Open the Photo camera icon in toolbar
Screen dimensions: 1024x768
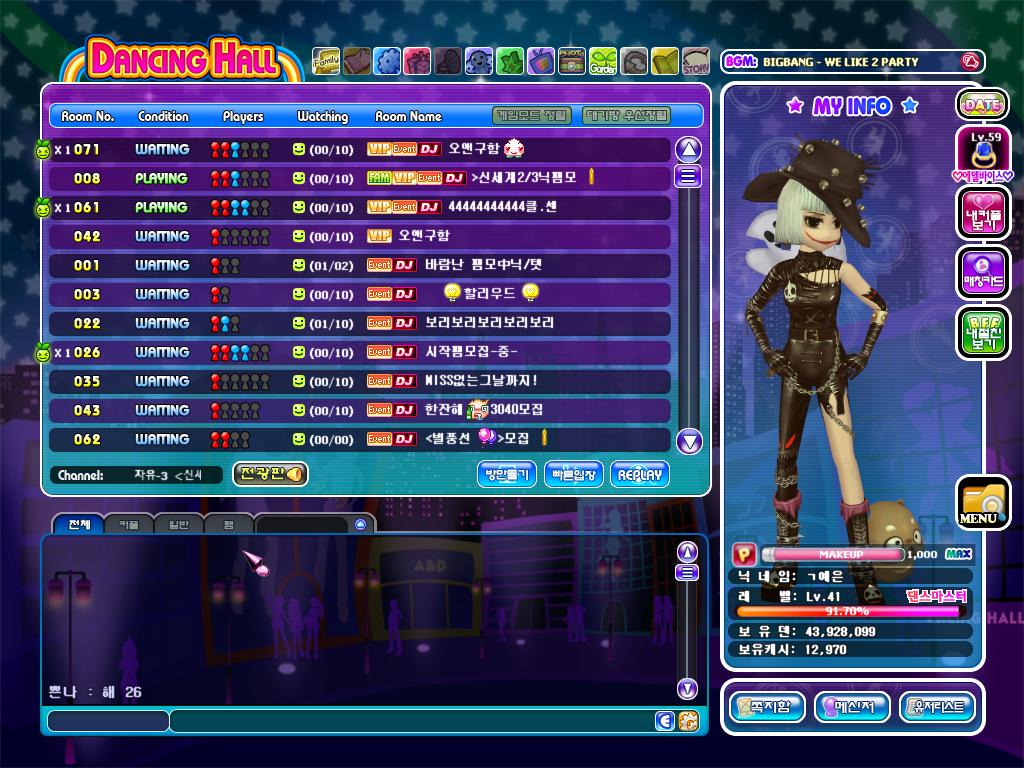point(572,61)
